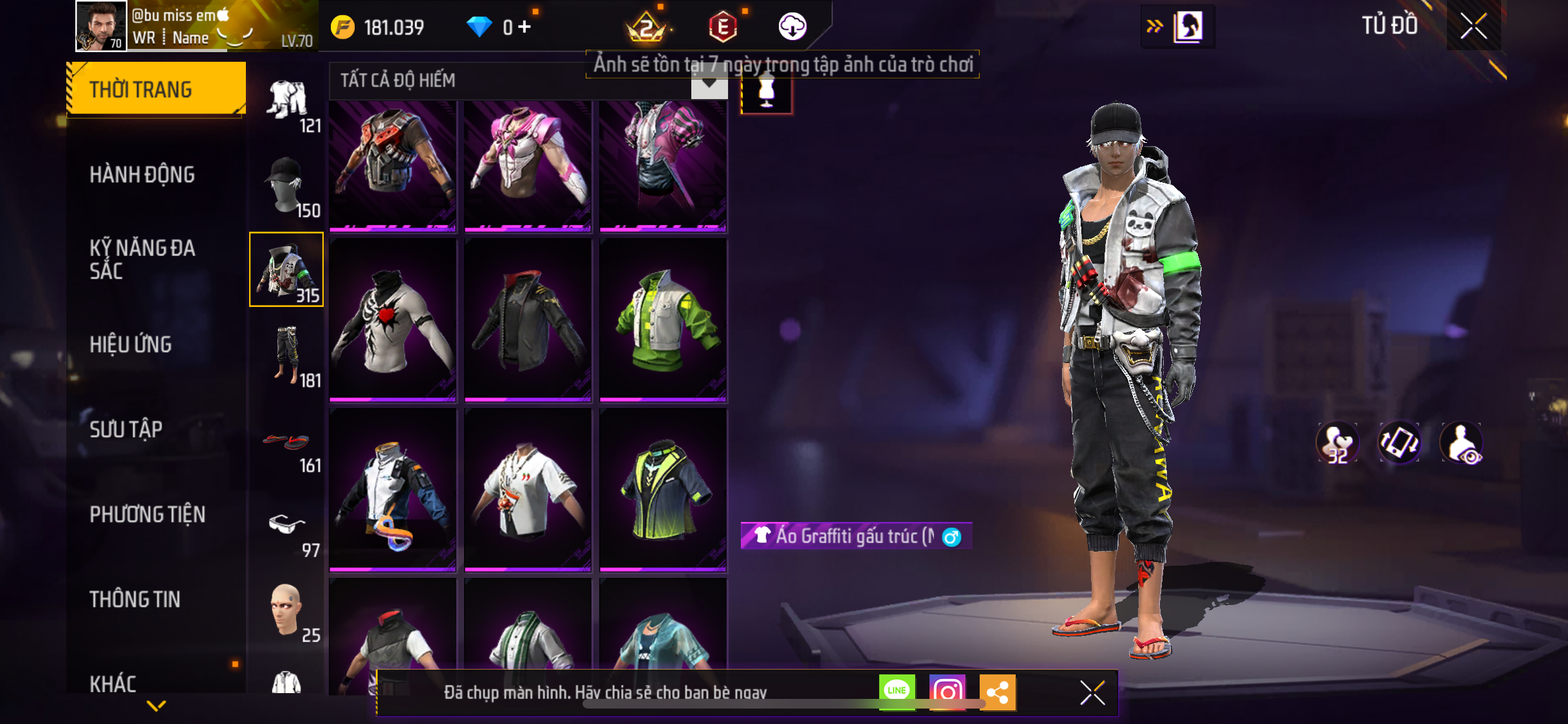
Task: Share the screenshot to Instagram
Action: (947, 692)
